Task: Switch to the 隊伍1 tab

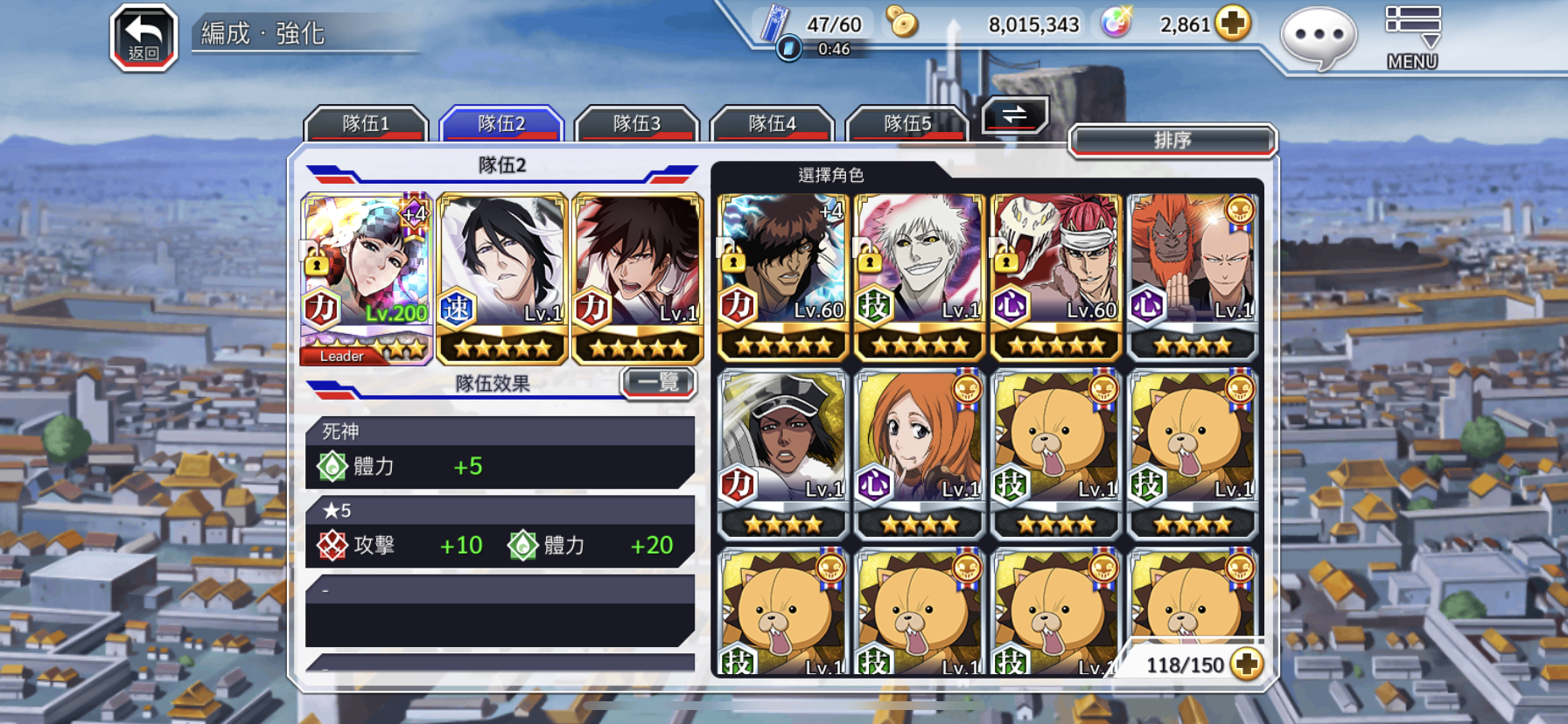Action: click(366, 124)
